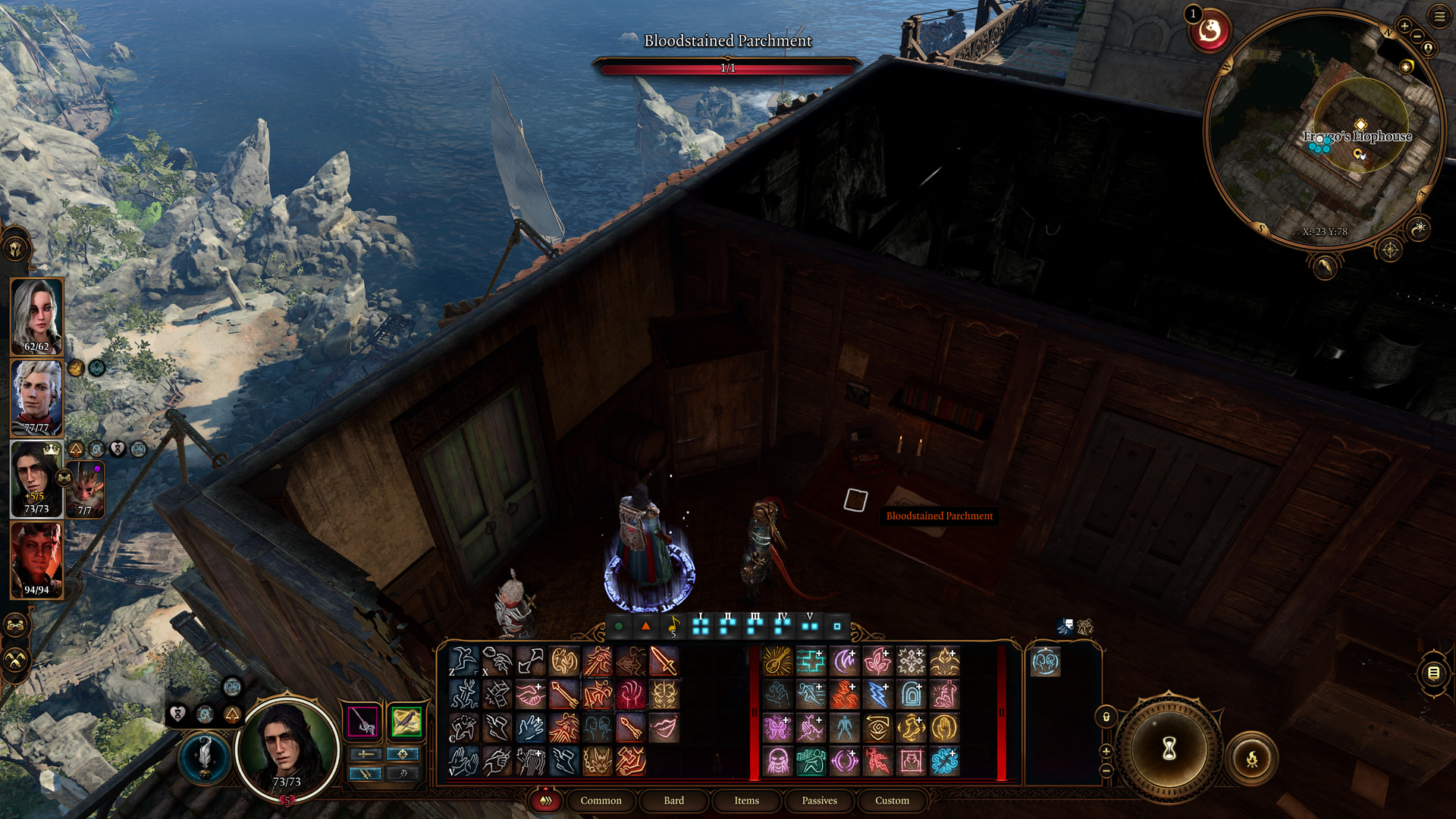Switch to the Custom hotbar tab
The height and width of the screenshot is (819, 1456).
[x=892, y=800]
